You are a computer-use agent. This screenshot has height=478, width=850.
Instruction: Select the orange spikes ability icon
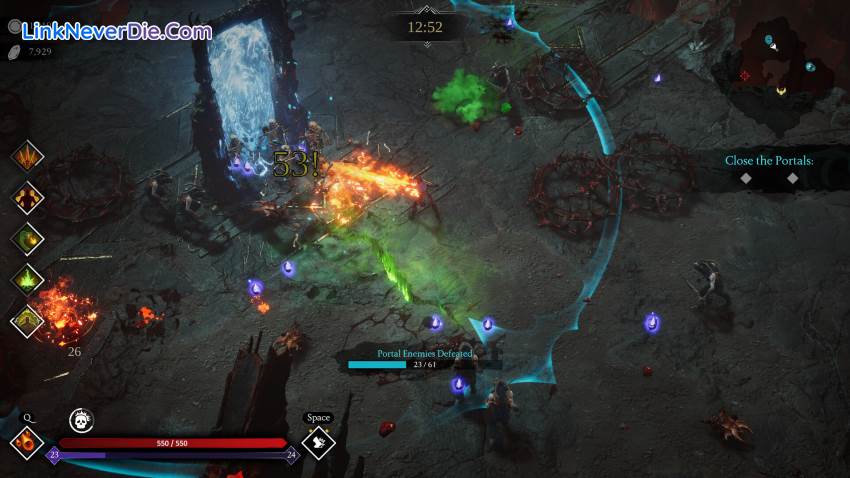pyautogui.click(x=27, y=157)
